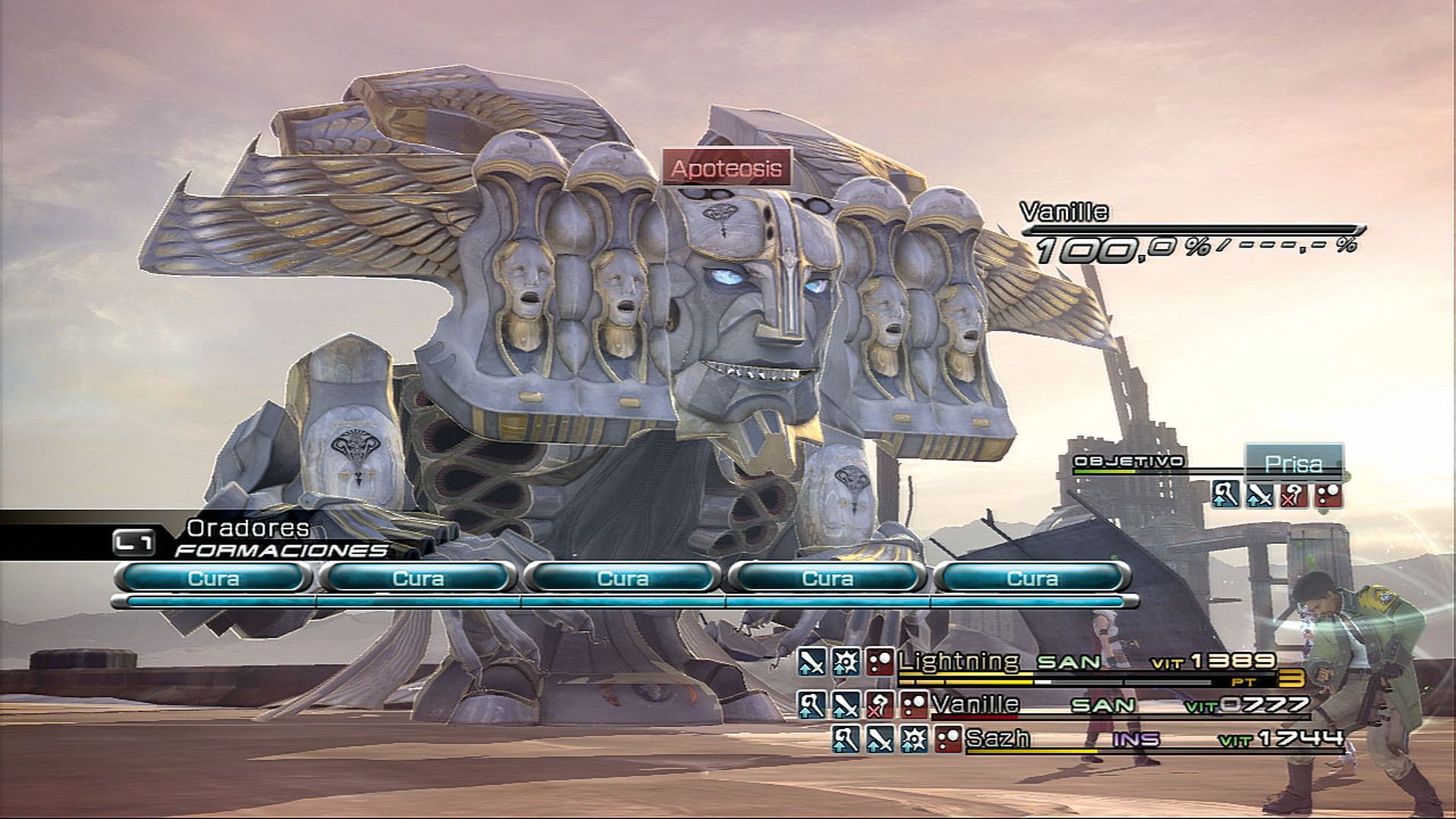
Task: Click the star buff icon next to Lightning
Action: tap(846, 662)
